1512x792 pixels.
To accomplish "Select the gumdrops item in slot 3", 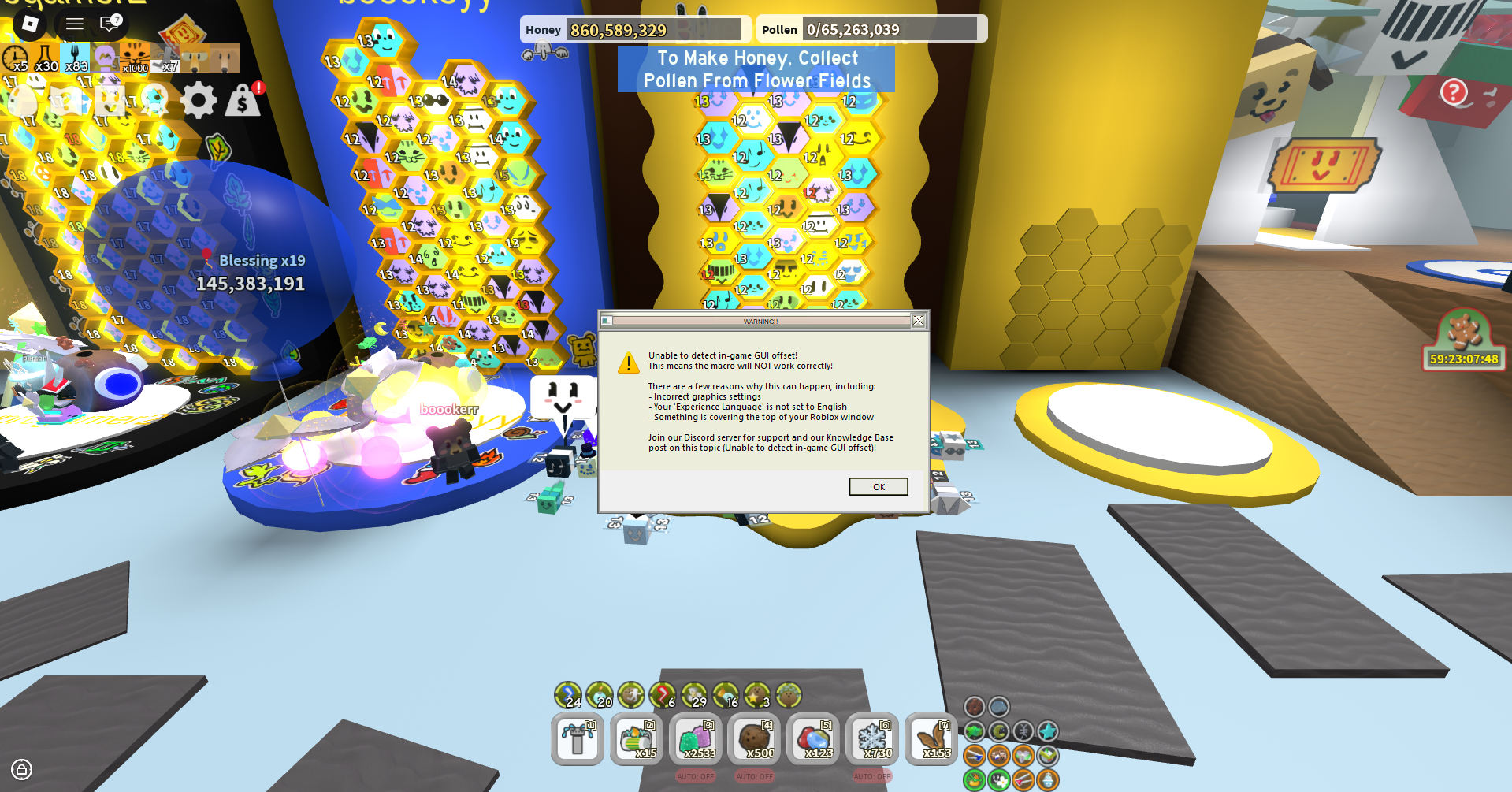I will pyautogui.click(x=696, y=739).
